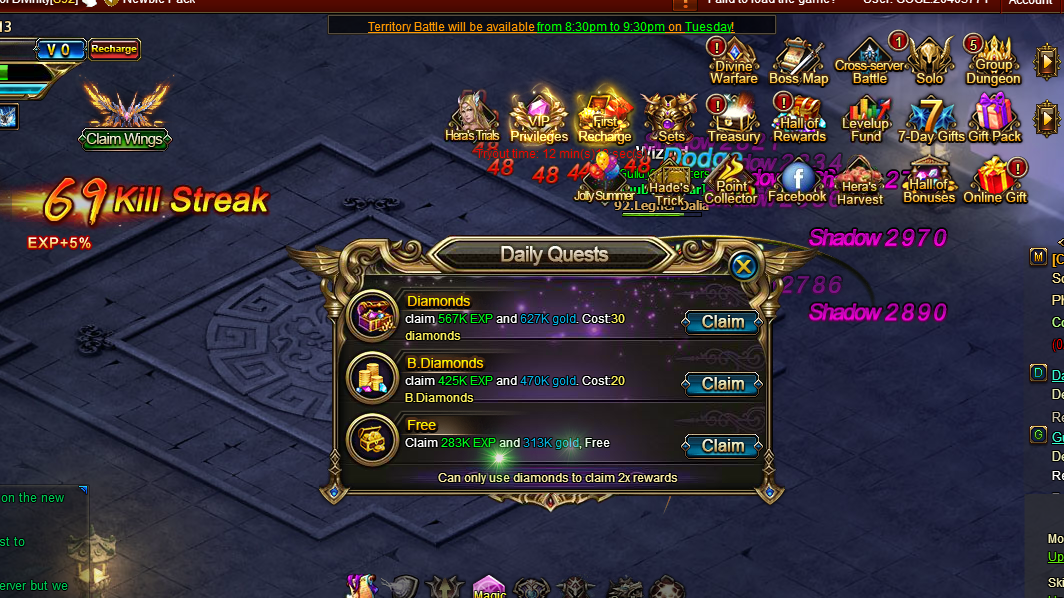The image size is (1064, 598).
Task: Open the Levelup Fund
Action: point(866,119)
